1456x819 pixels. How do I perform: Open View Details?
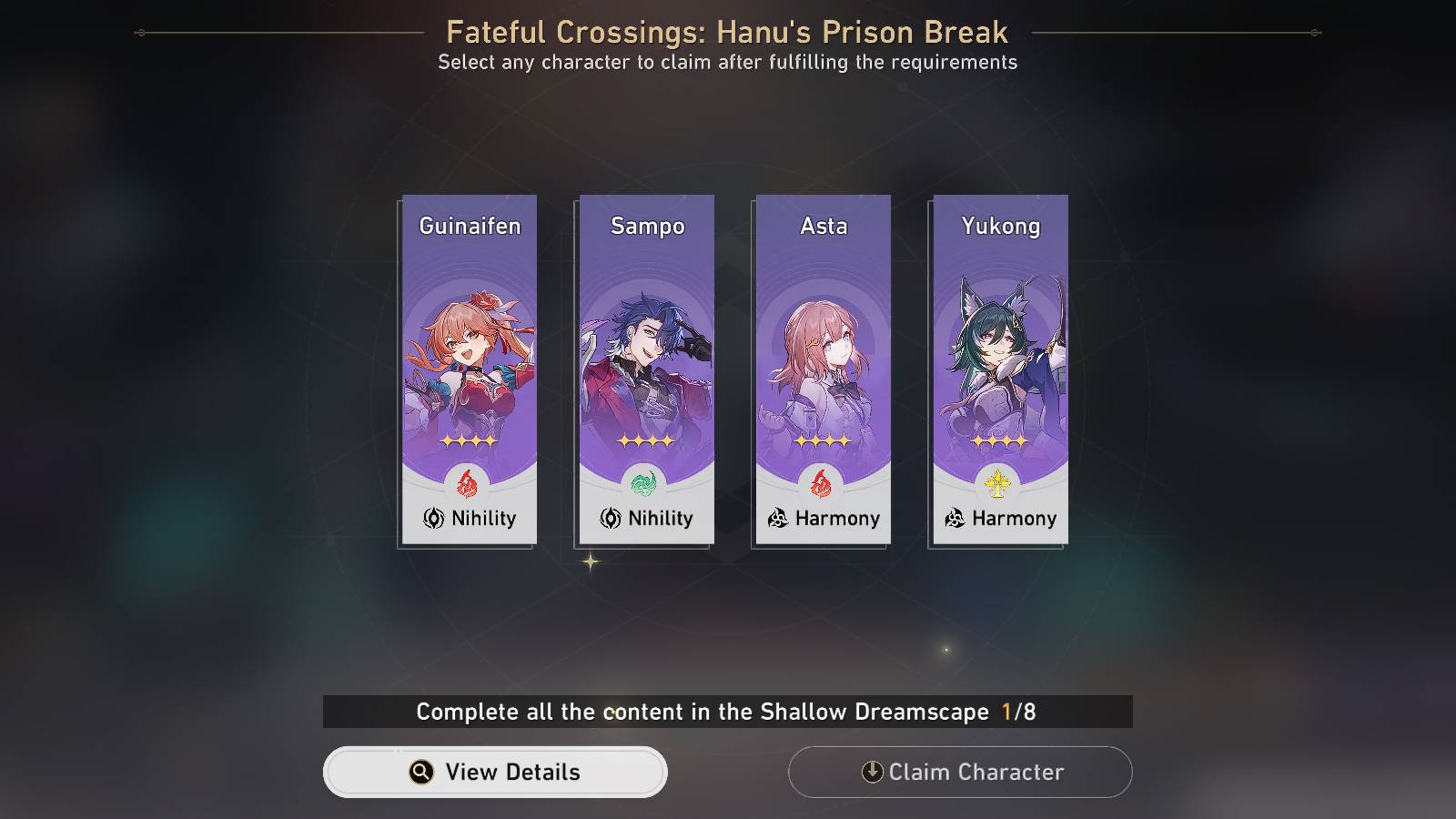496,772
